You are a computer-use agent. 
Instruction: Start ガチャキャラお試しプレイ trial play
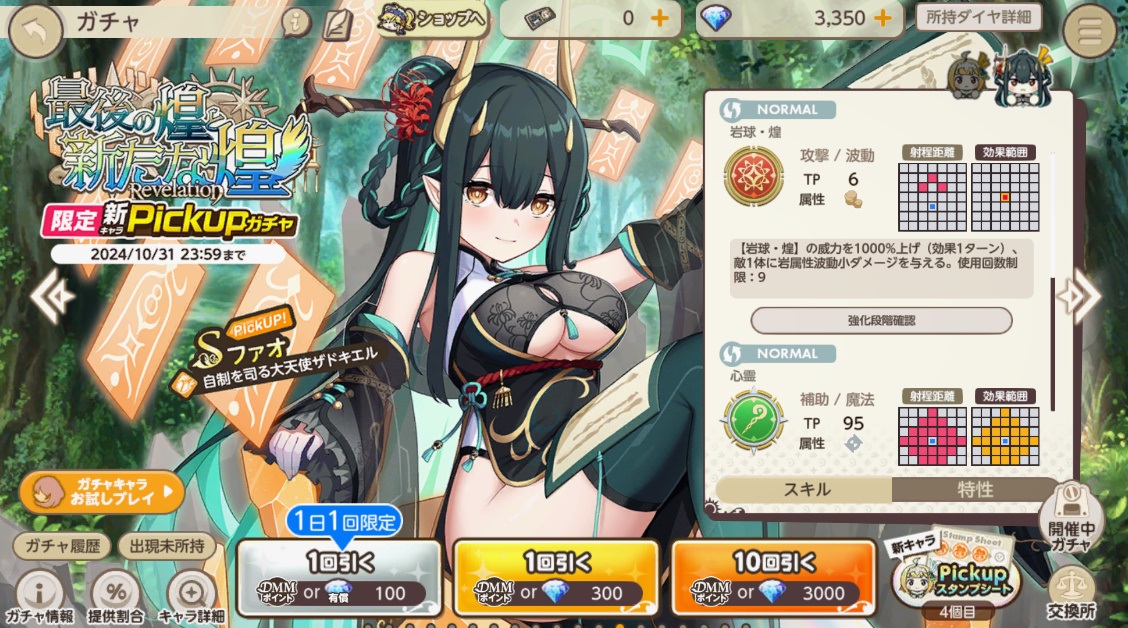pos(101,491)
